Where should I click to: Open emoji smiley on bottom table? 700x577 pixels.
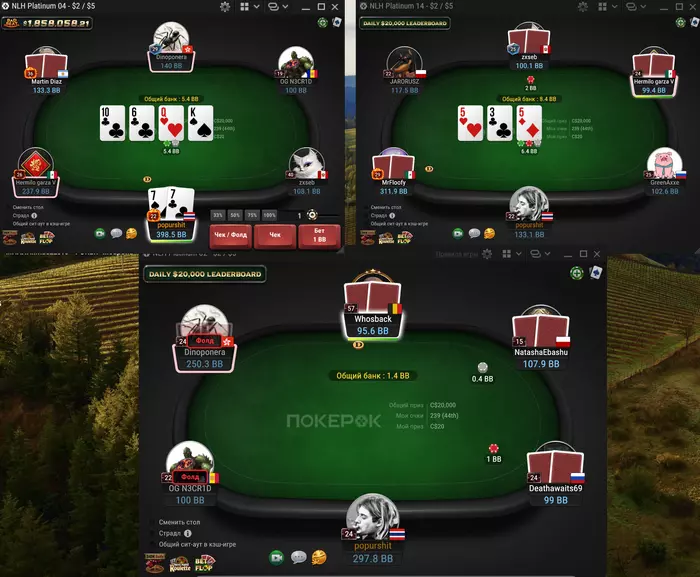coord(319,557)
